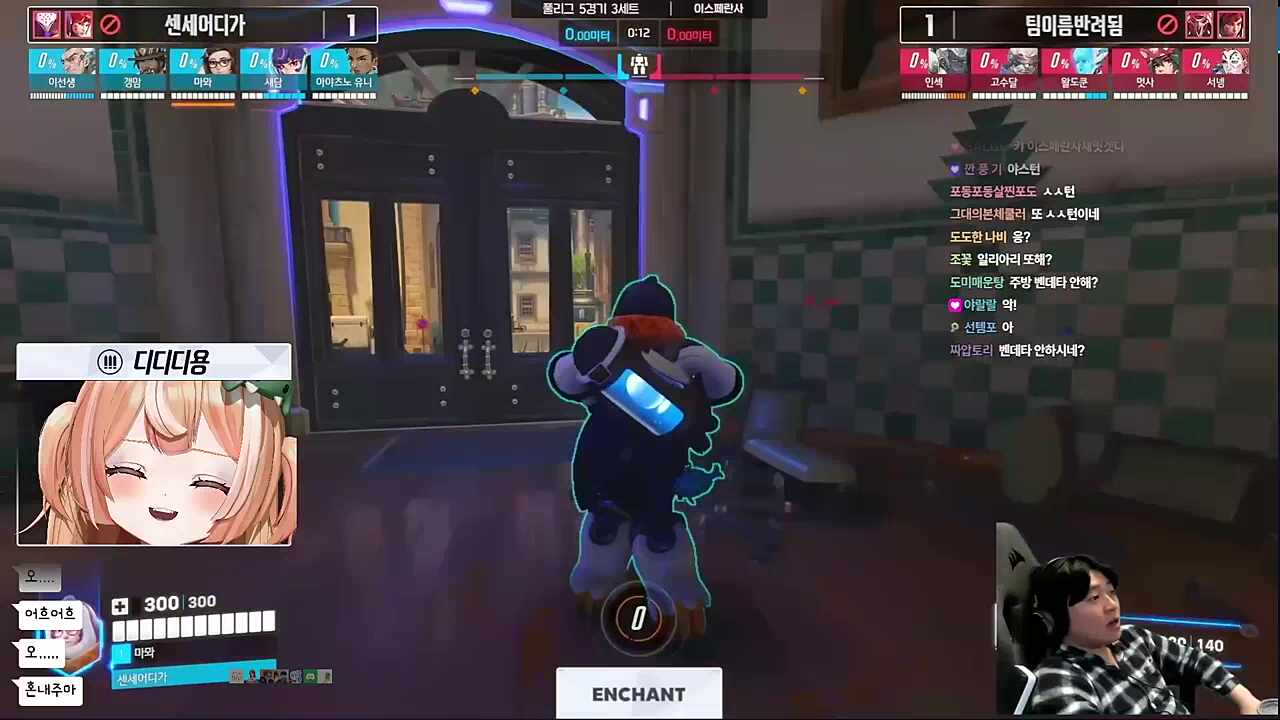1280x720 pixels.
Task: Click the hero ban symbol on 센세어디가 team banner
Action: coord(110,25)
